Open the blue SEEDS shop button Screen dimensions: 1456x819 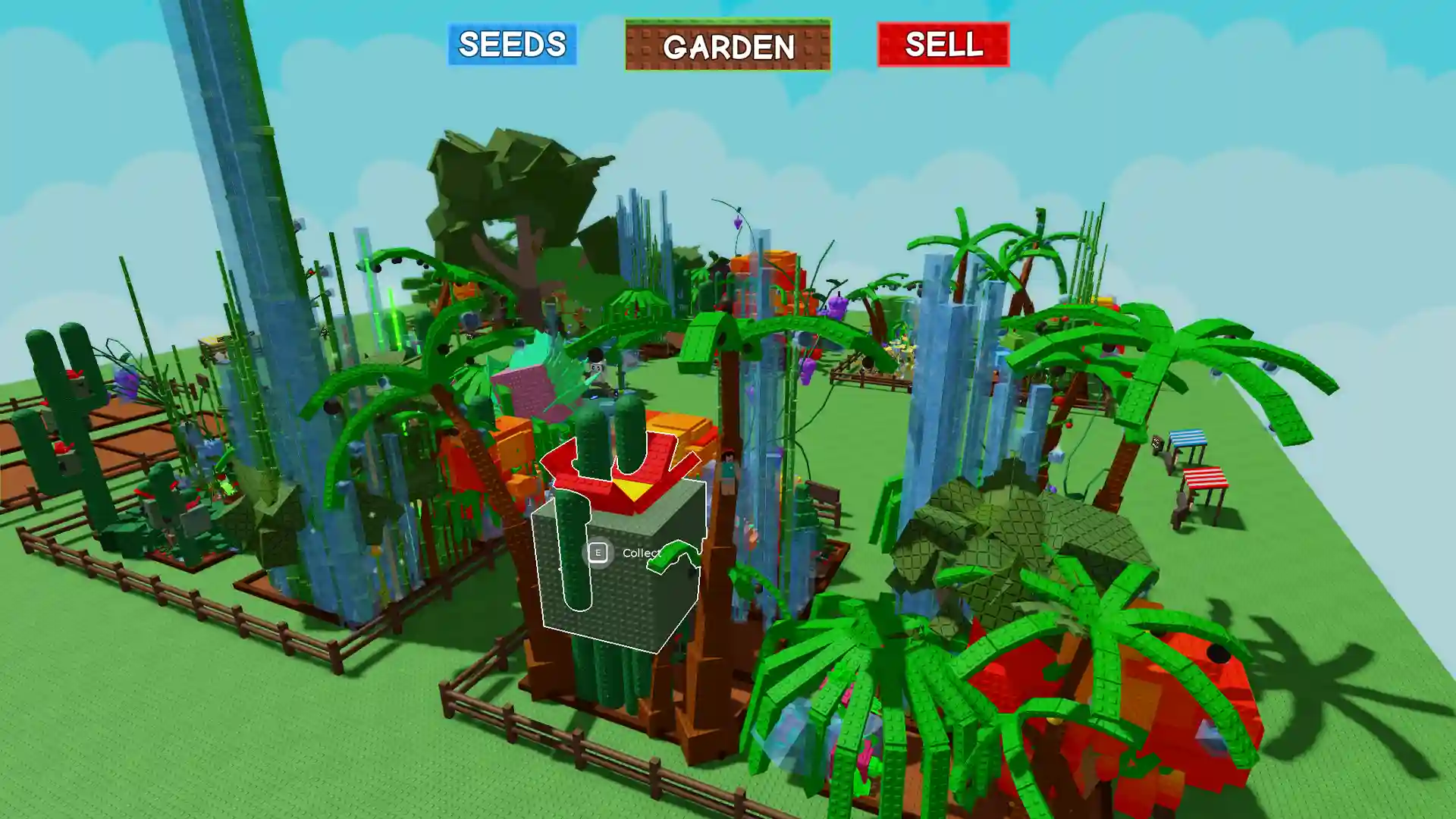point(512,44)
